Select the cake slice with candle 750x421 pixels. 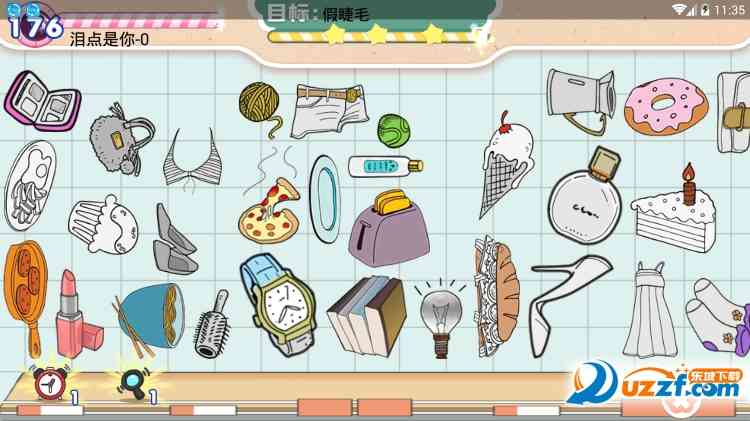(678, 210)
